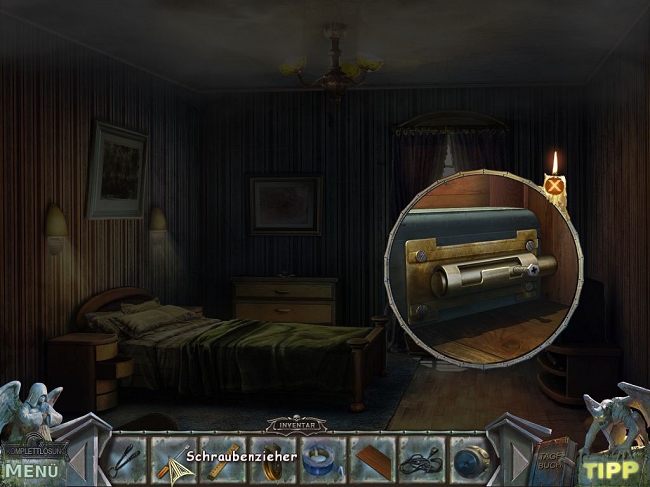This screenshot has width=650, height=487.
Task: Select the blue tape roll
Action: coord(321,461)
